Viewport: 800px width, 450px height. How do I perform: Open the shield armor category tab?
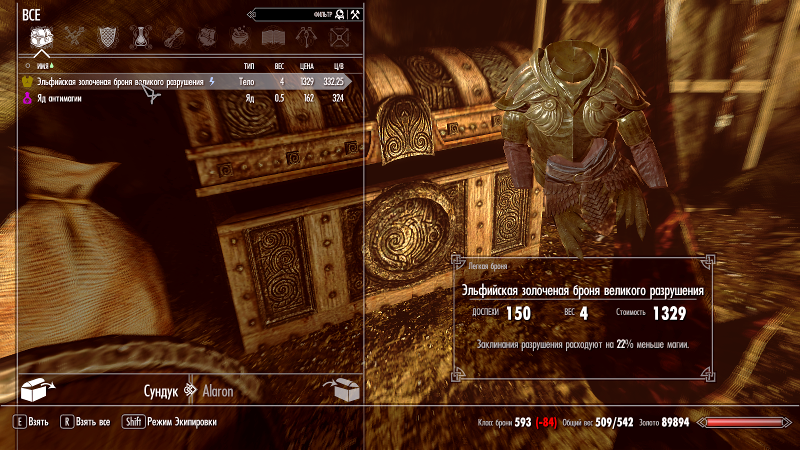pos(107,38)
